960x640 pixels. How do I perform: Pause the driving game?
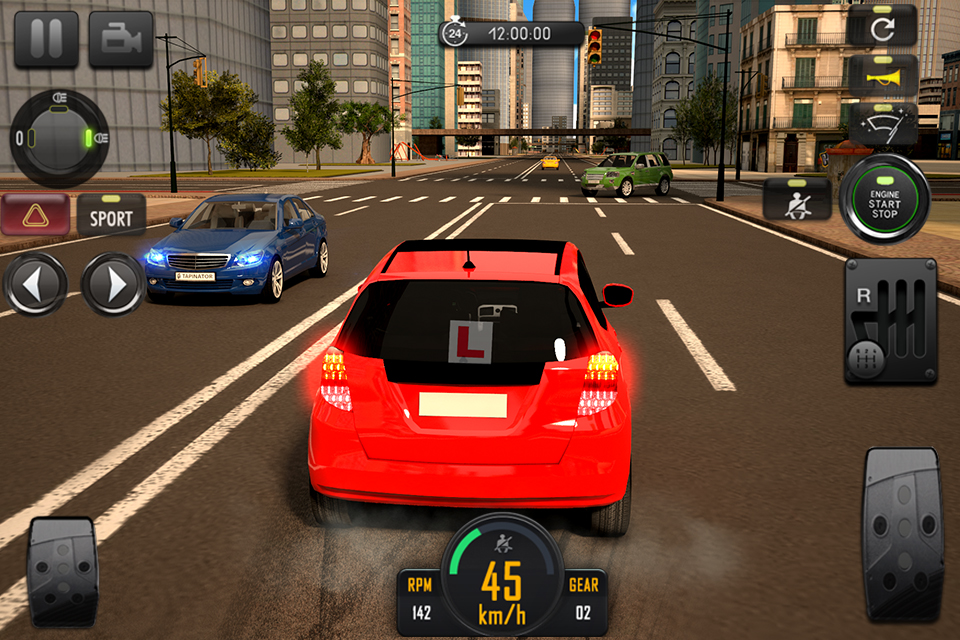coord(46,39)
